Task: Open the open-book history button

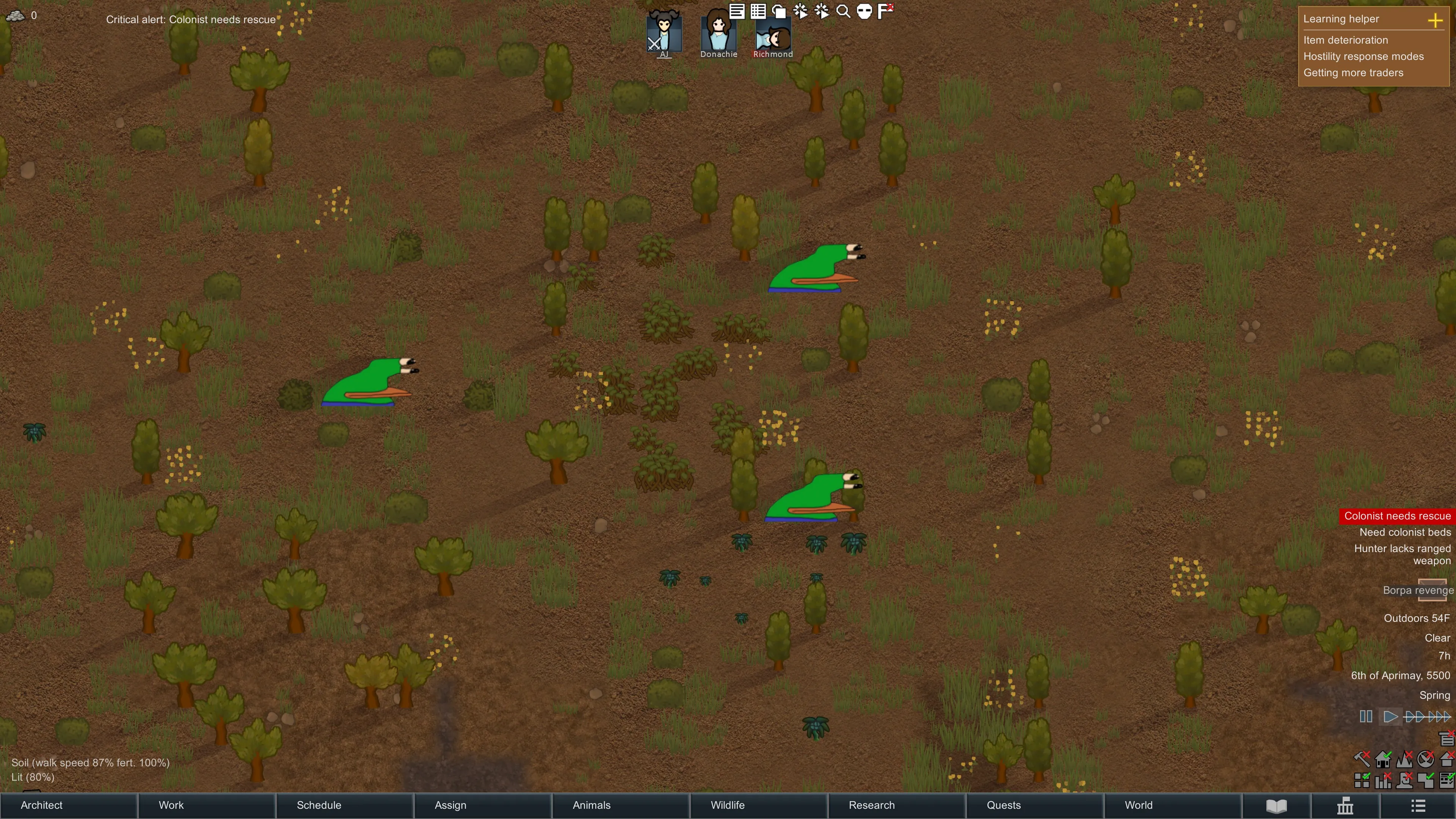Action: [1276, 805]
